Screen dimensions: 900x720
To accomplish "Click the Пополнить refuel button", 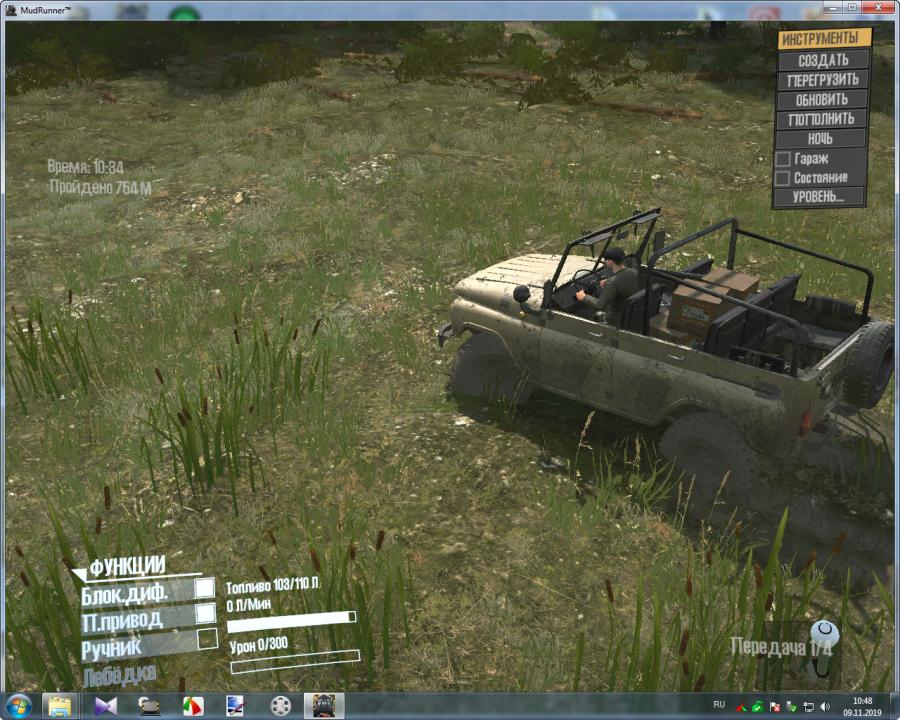I will coord(824,119).
